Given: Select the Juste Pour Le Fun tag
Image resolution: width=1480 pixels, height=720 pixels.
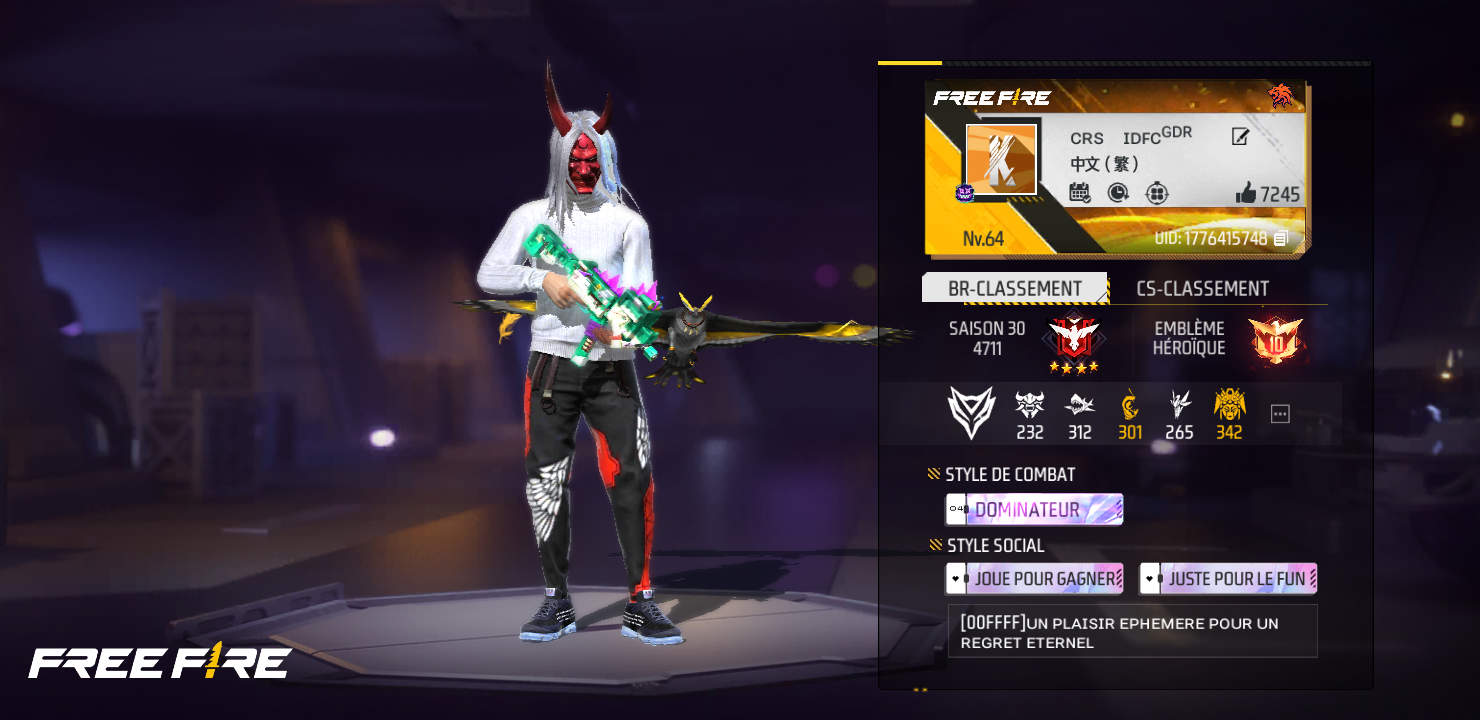Looking at the screenshot, I should (1228, 578).
